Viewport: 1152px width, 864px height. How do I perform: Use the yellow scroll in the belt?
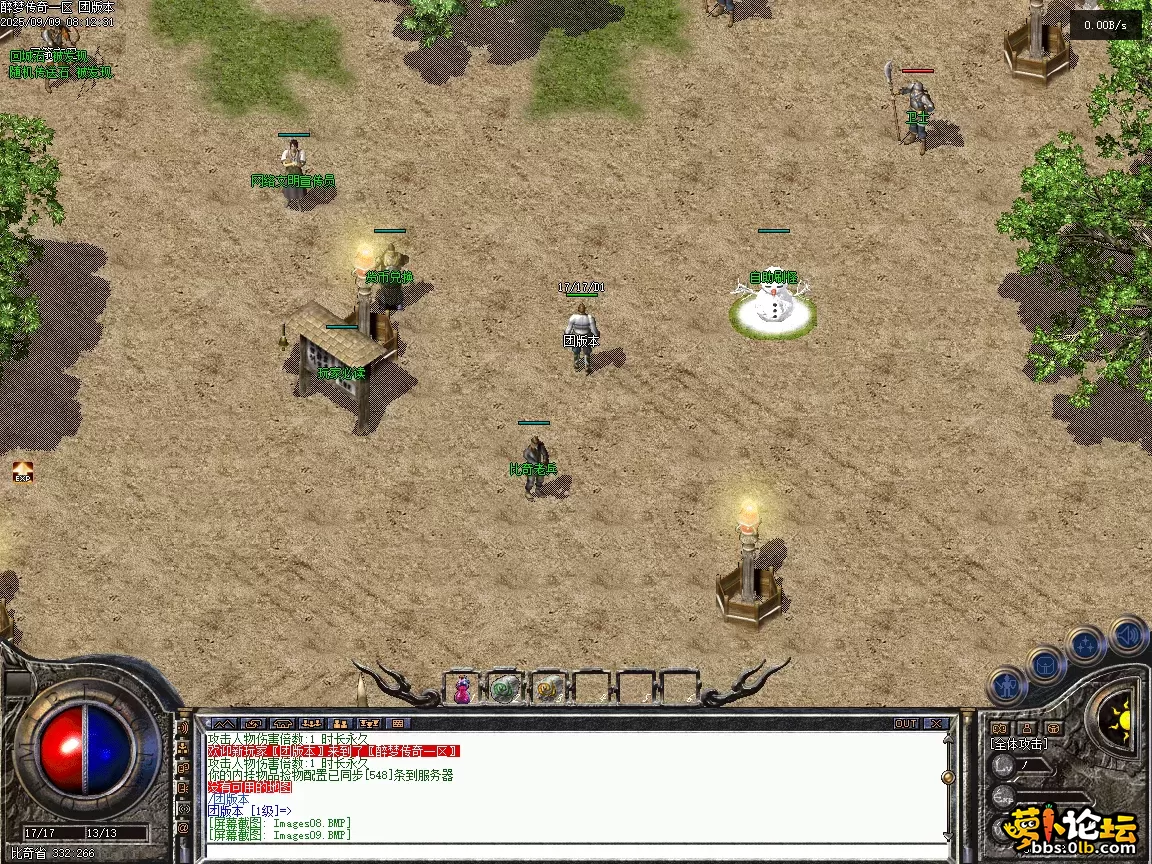coord(548,688)
